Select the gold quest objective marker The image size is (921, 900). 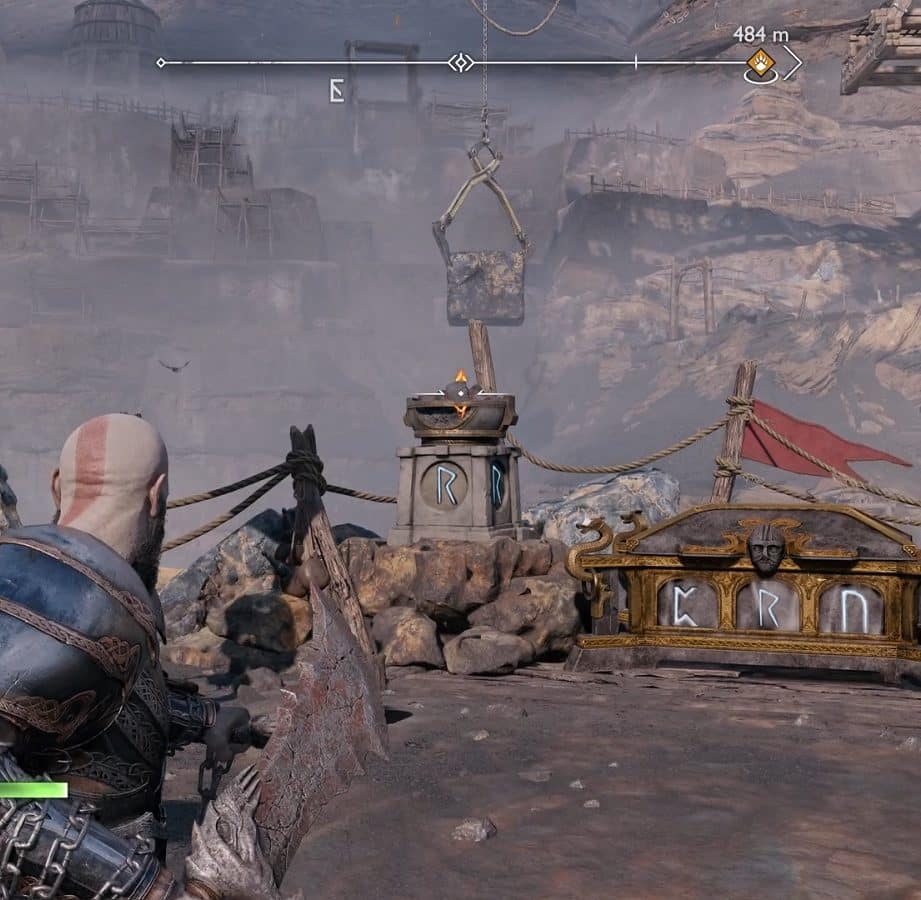(x=760, y=62)
